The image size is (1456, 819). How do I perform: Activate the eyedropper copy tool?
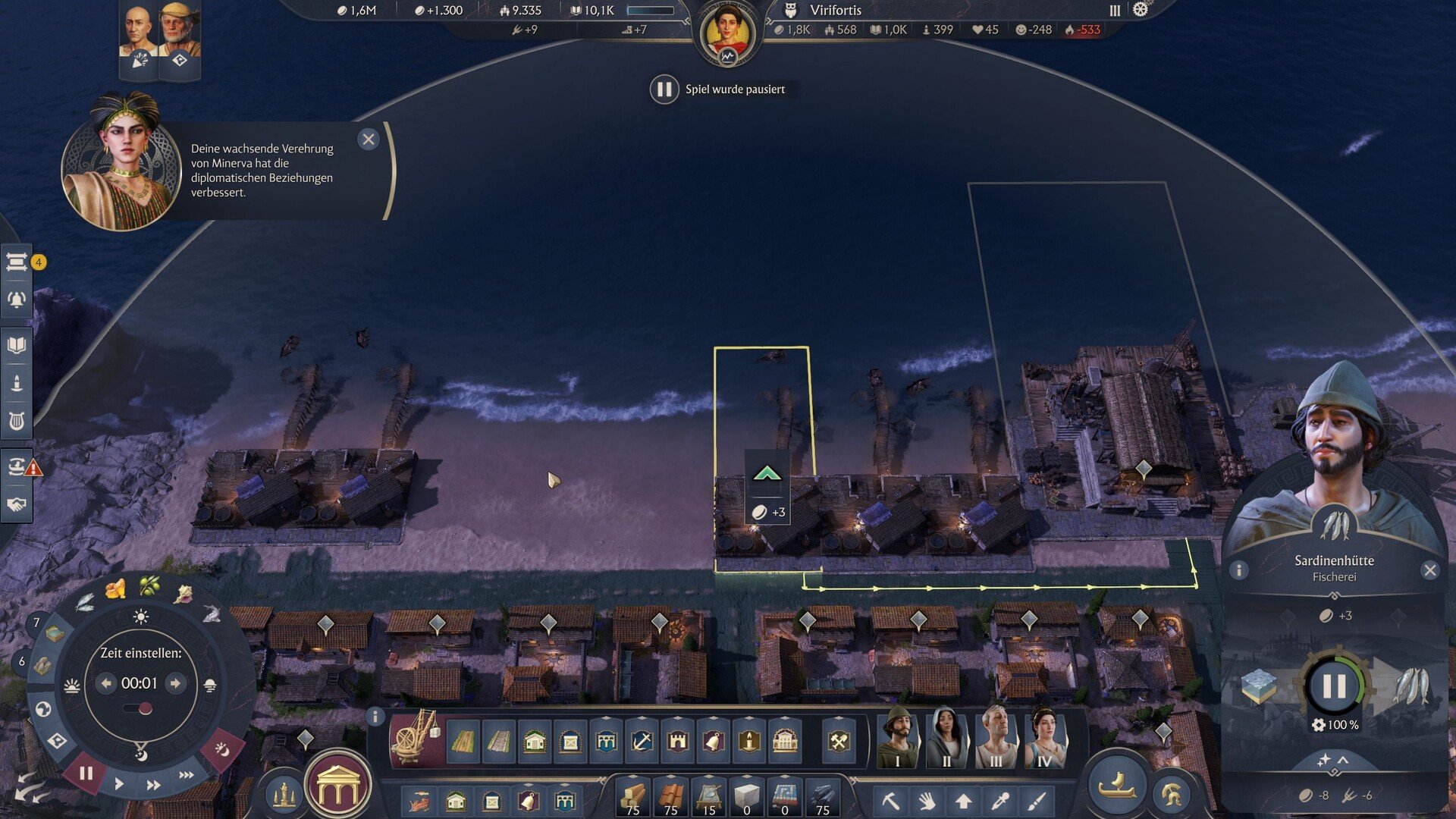click(x=1000, y=801)
